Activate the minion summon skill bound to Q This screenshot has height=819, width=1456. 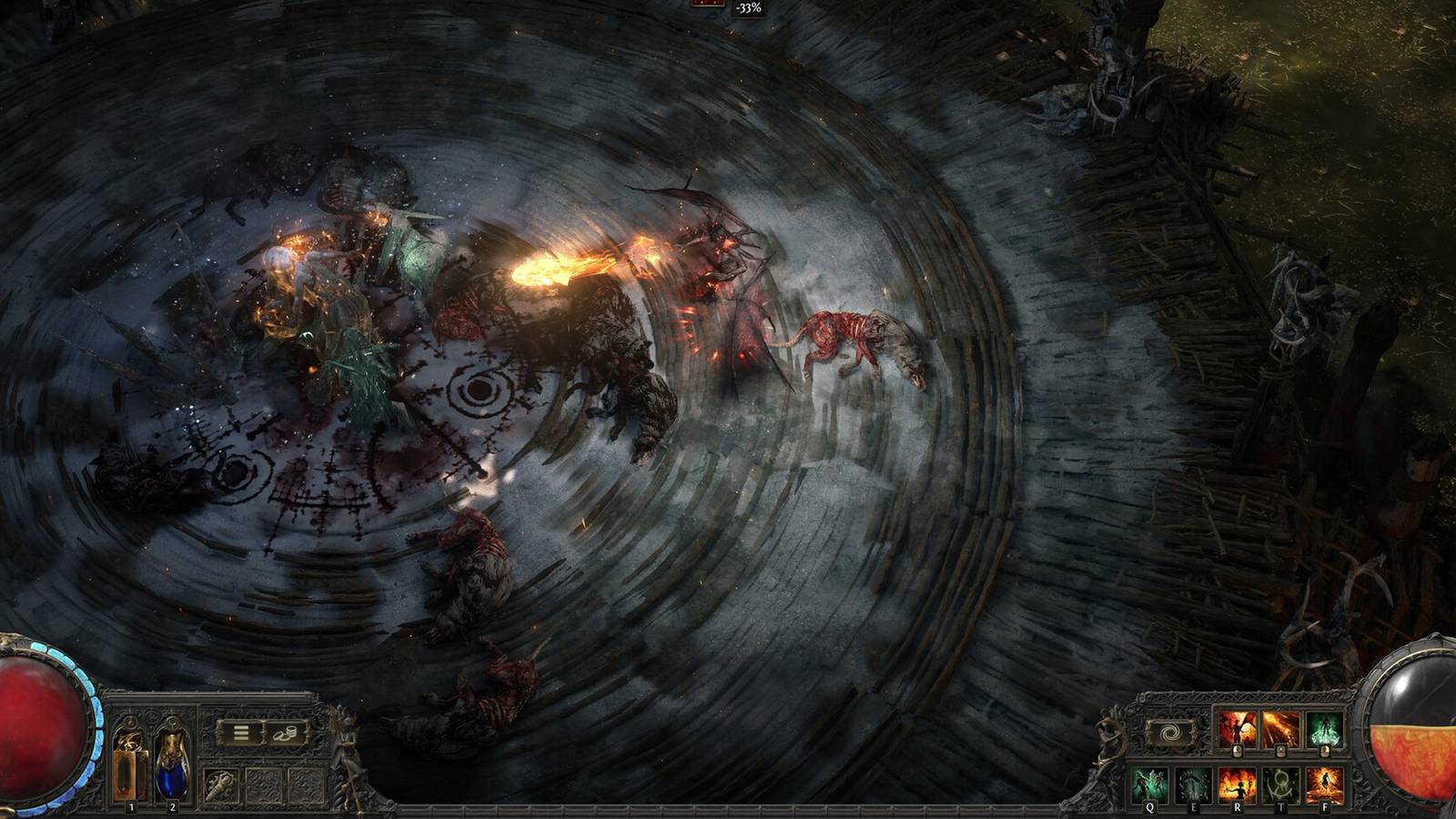coord(1148,782)
